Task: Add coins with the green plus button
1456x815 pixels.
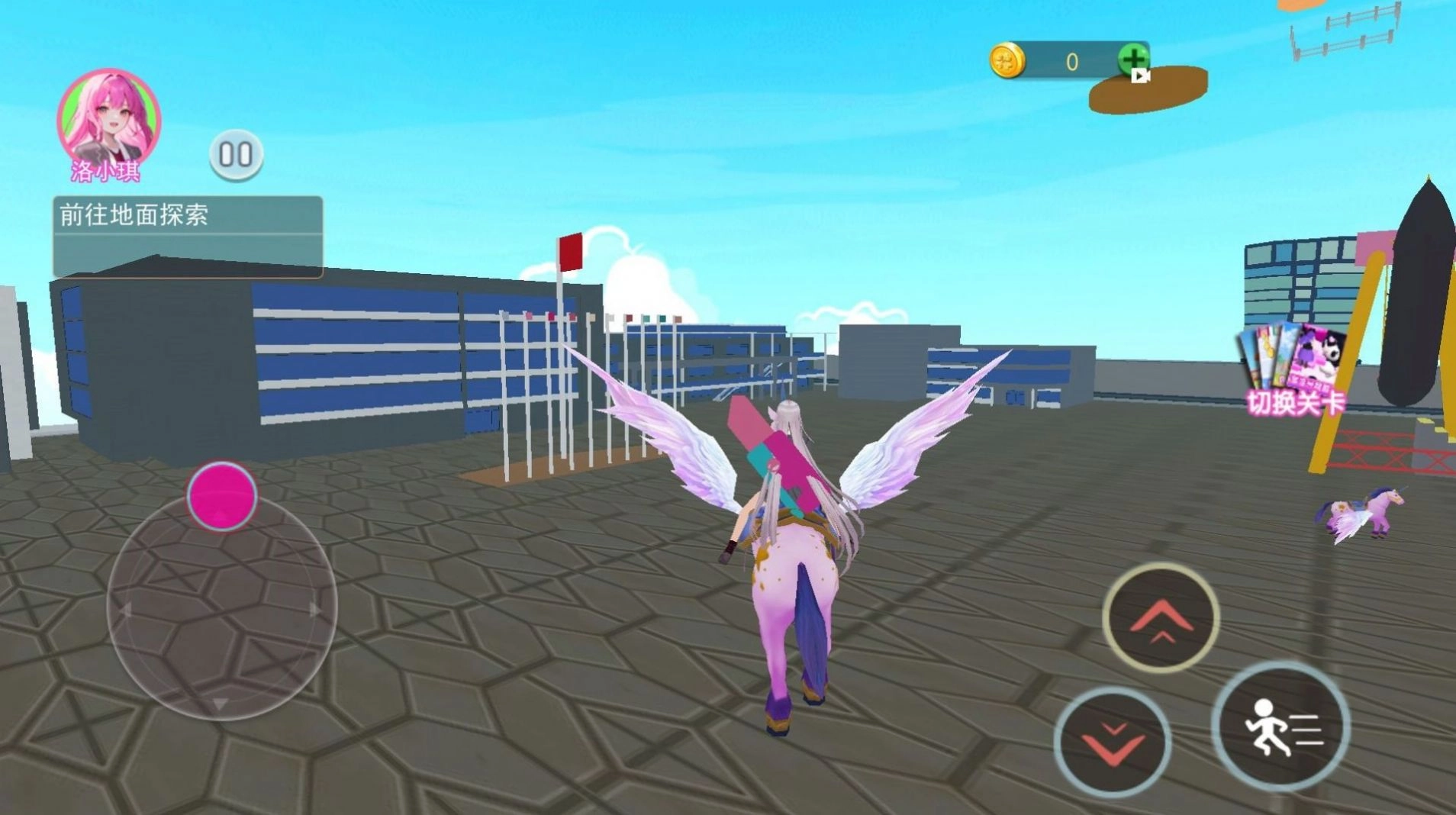Action: pos(1133,60)
